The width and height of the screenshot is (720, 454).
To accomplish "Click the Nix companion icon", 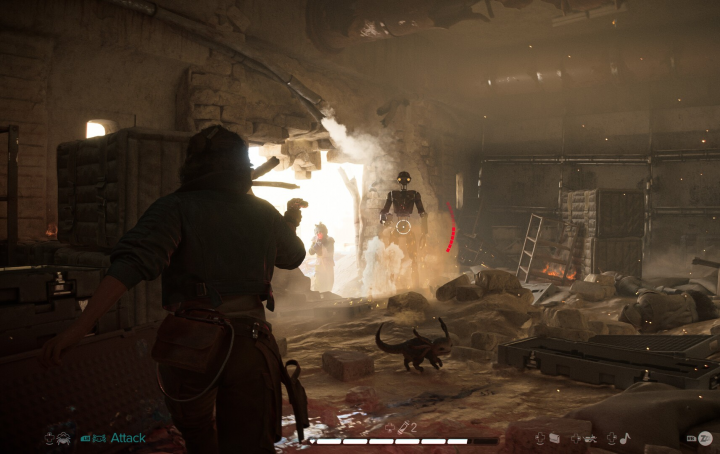I will click(62, 438).
